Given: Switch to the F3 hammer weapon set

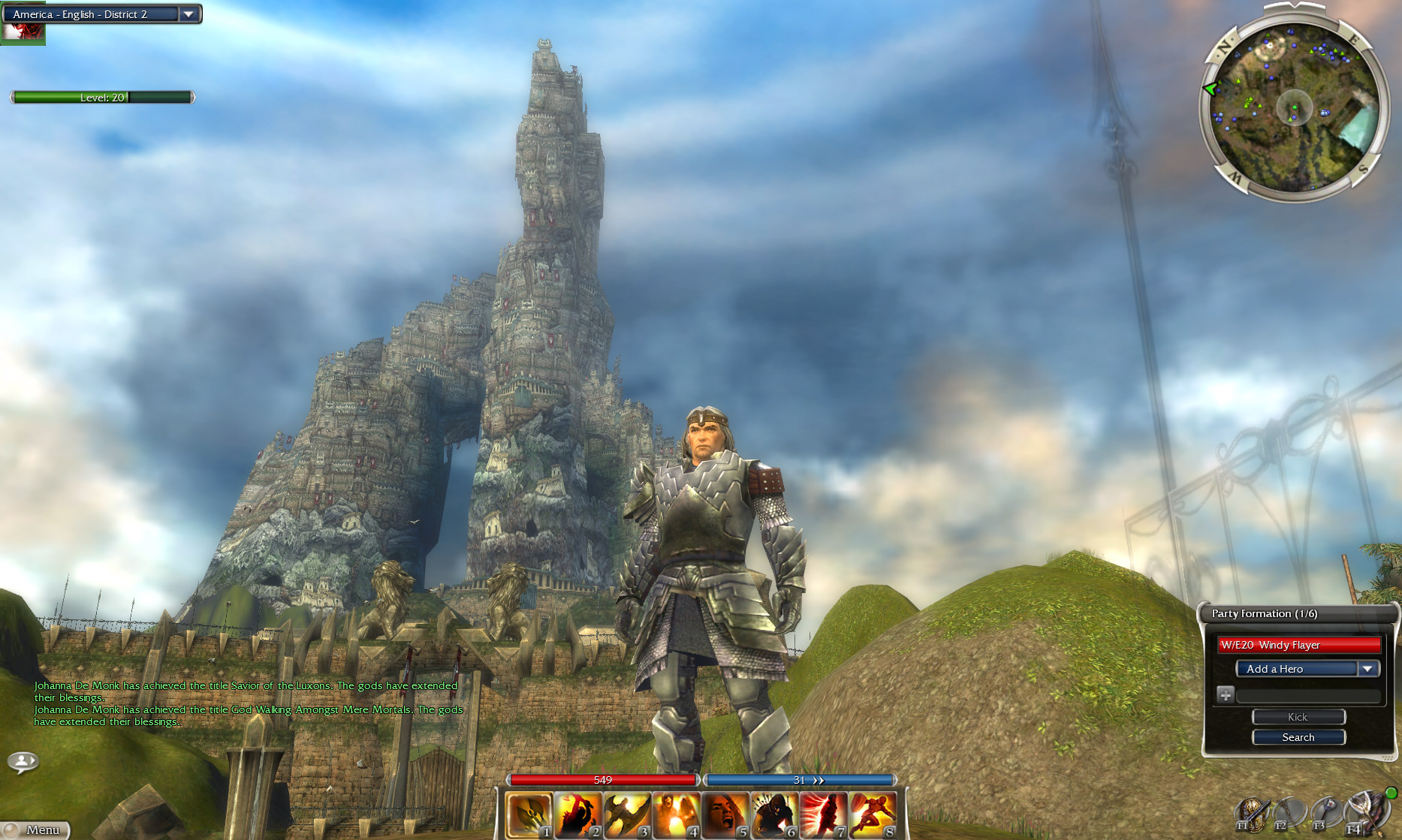Looking at the screenshot, I should (x=1327, y=814).
